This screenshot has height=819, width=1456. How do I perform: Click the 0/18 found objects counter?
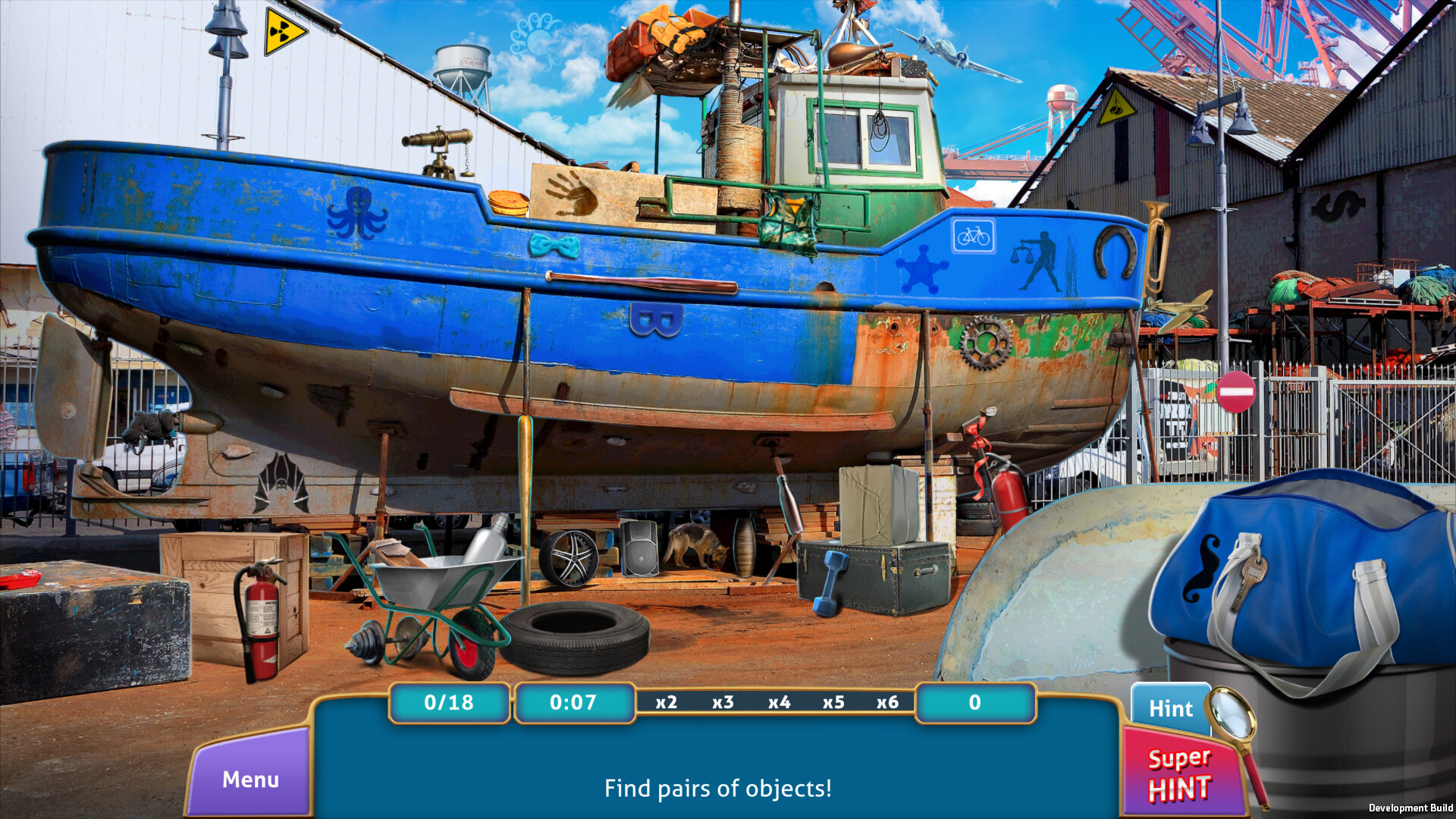click(448, 702)
